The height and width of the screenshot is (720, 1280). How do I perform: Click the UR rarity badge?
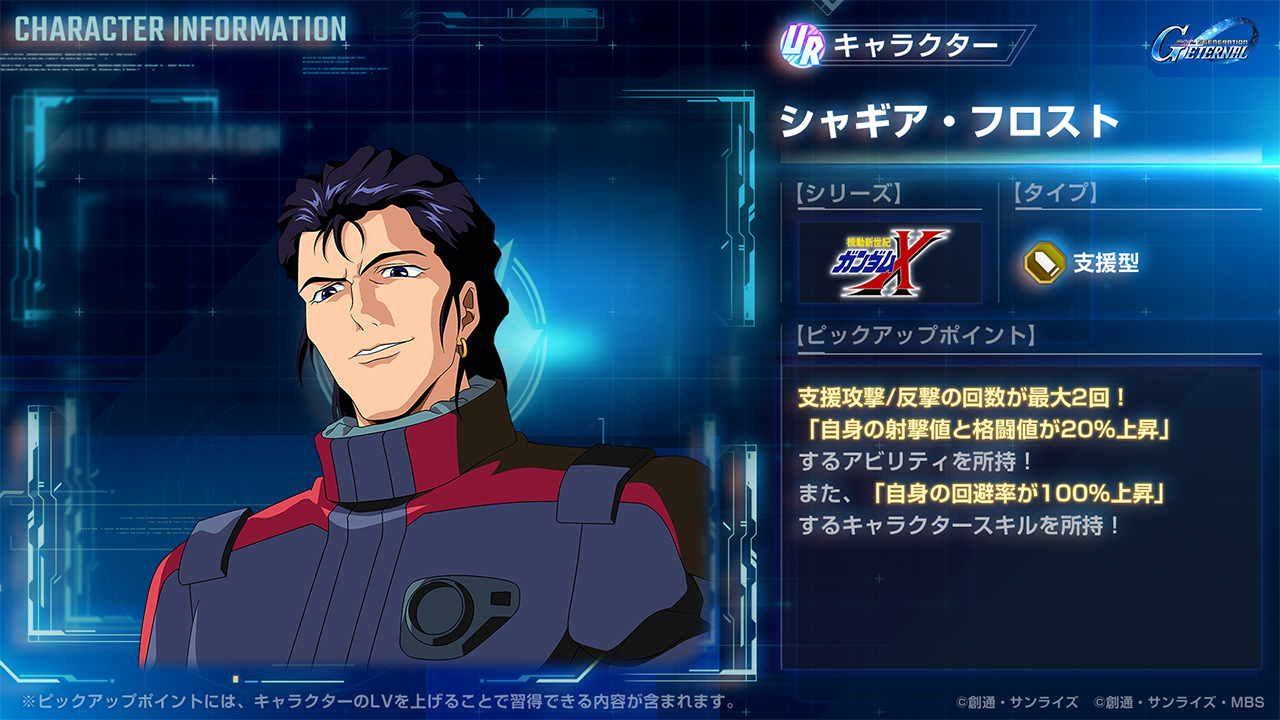[801, 46]
